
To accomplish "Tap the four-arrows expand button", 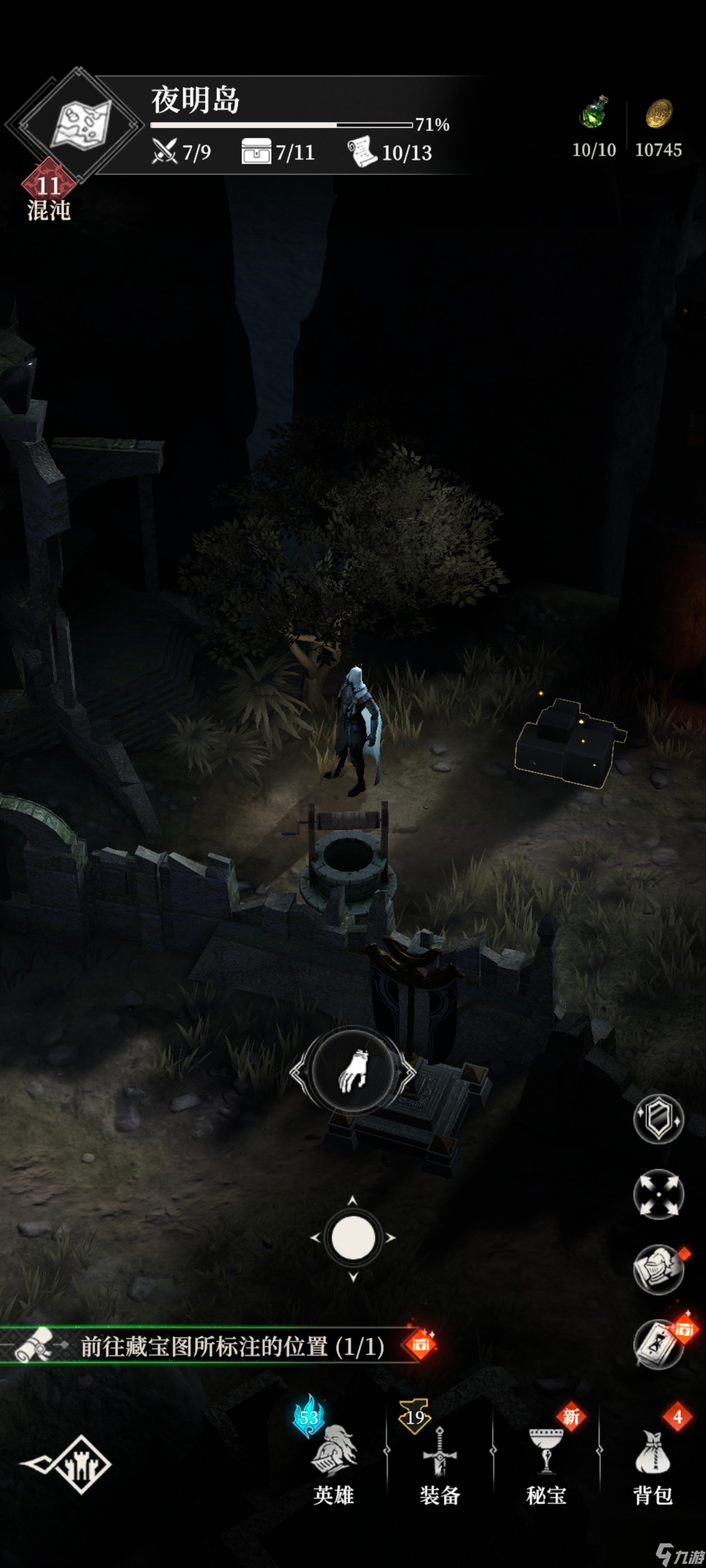I will pos(658,1194).
